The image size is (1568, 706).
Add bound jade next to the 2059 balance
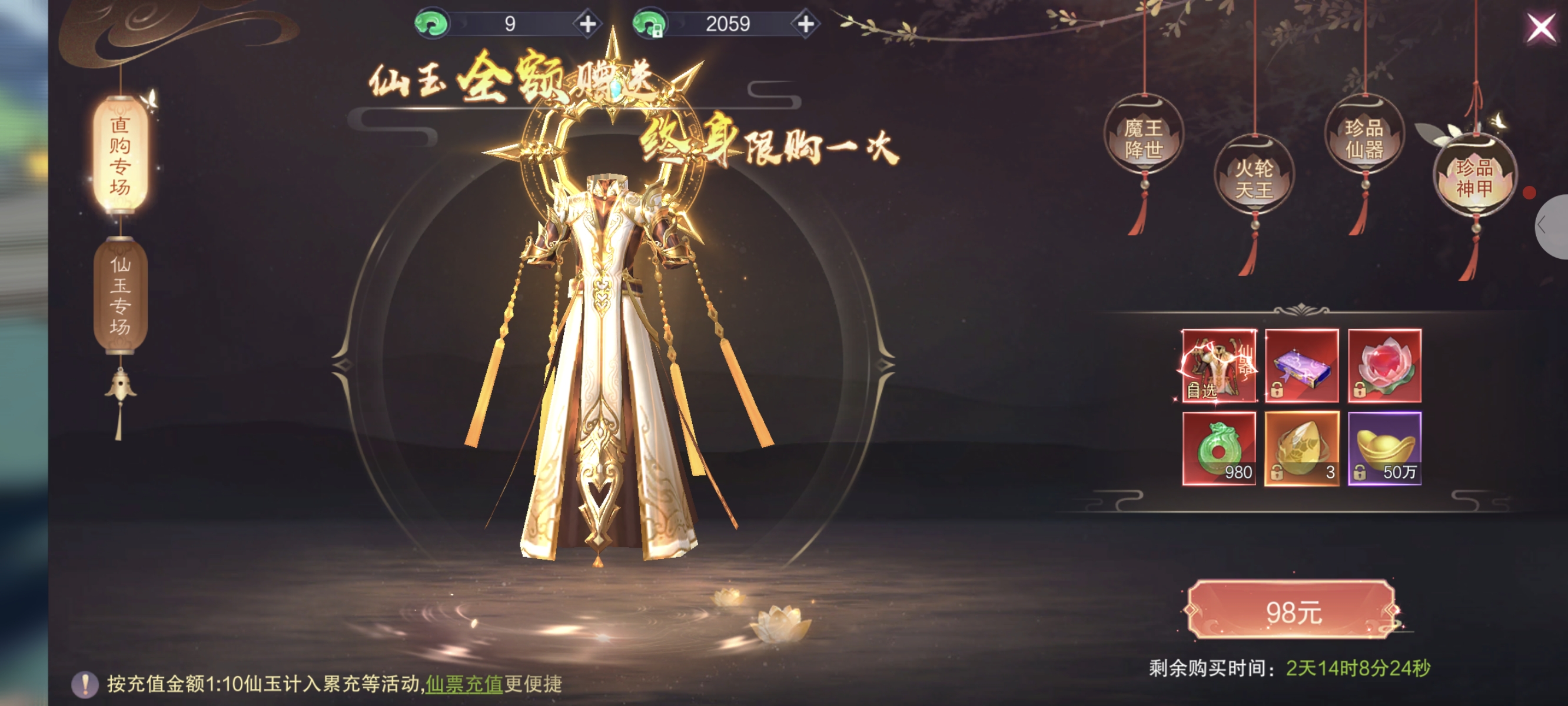(805, 24)
